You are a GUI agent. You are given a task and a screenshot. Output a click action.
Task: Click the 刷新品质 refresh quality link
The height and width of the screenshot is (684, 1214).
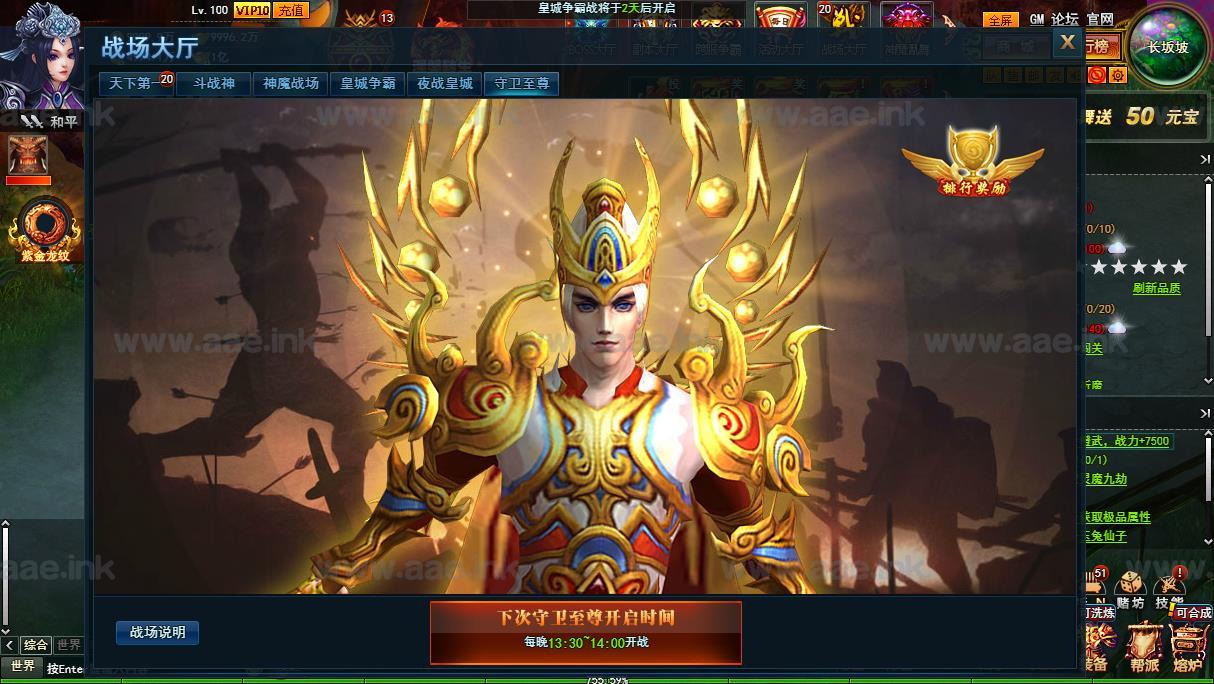tap(1156, 288)
